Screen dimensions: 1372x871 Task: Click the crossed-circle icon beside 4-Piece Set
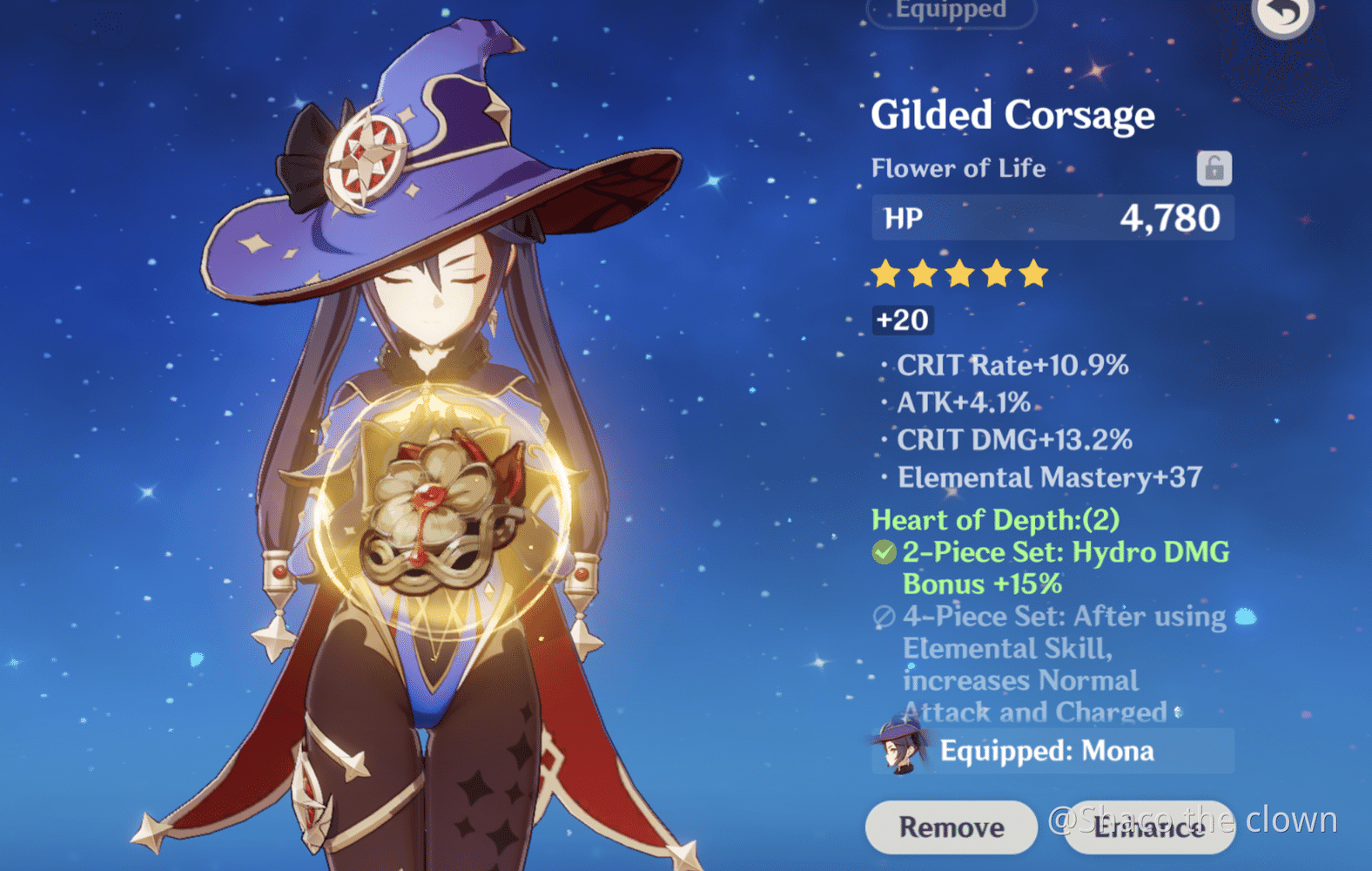click(883, 617)
